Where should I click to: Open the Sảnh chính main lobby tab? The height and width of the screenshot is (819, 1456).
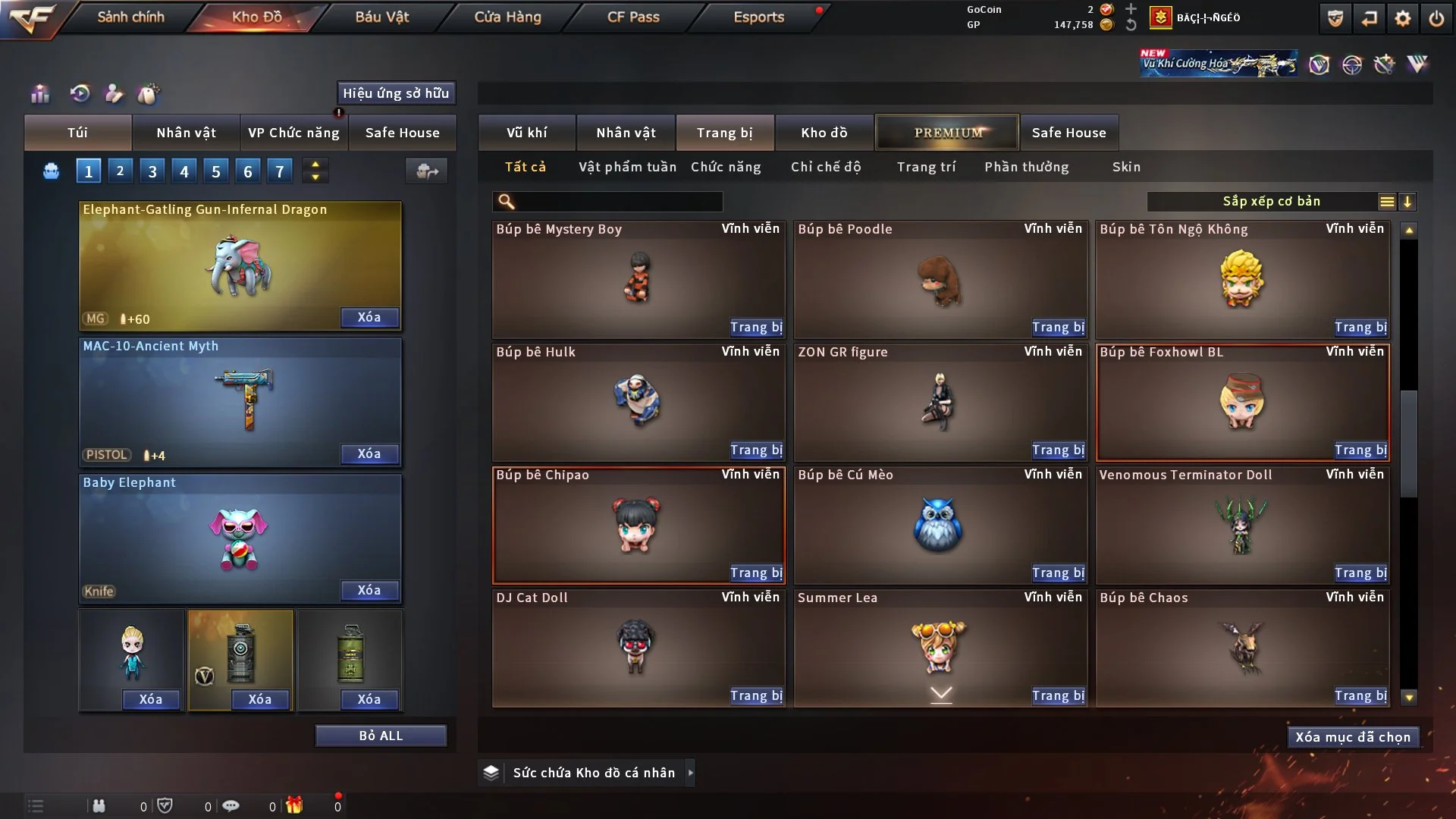130,17
